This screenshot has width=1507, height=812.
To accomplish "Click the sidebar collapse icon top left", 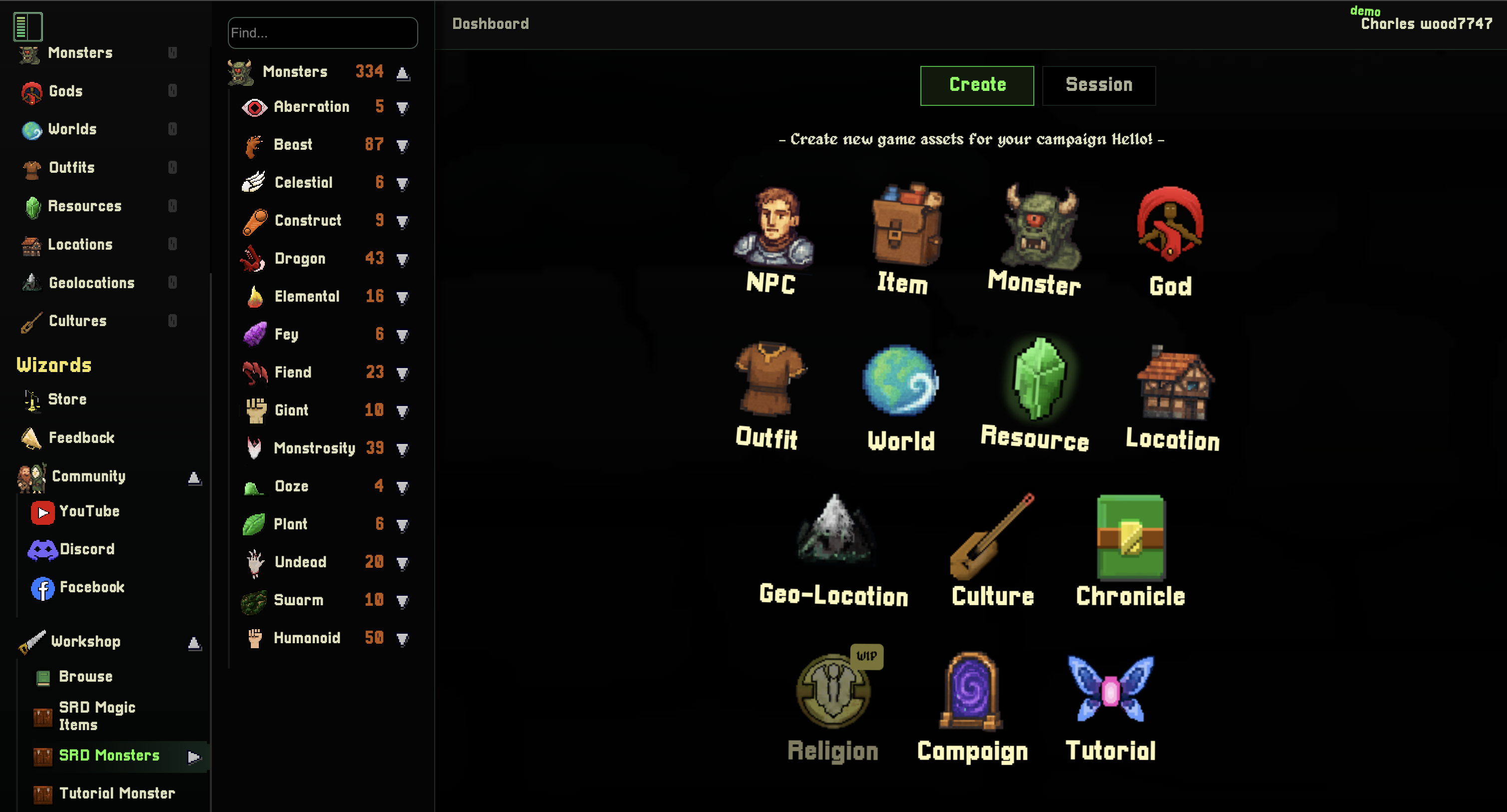I will click(28, 26).
